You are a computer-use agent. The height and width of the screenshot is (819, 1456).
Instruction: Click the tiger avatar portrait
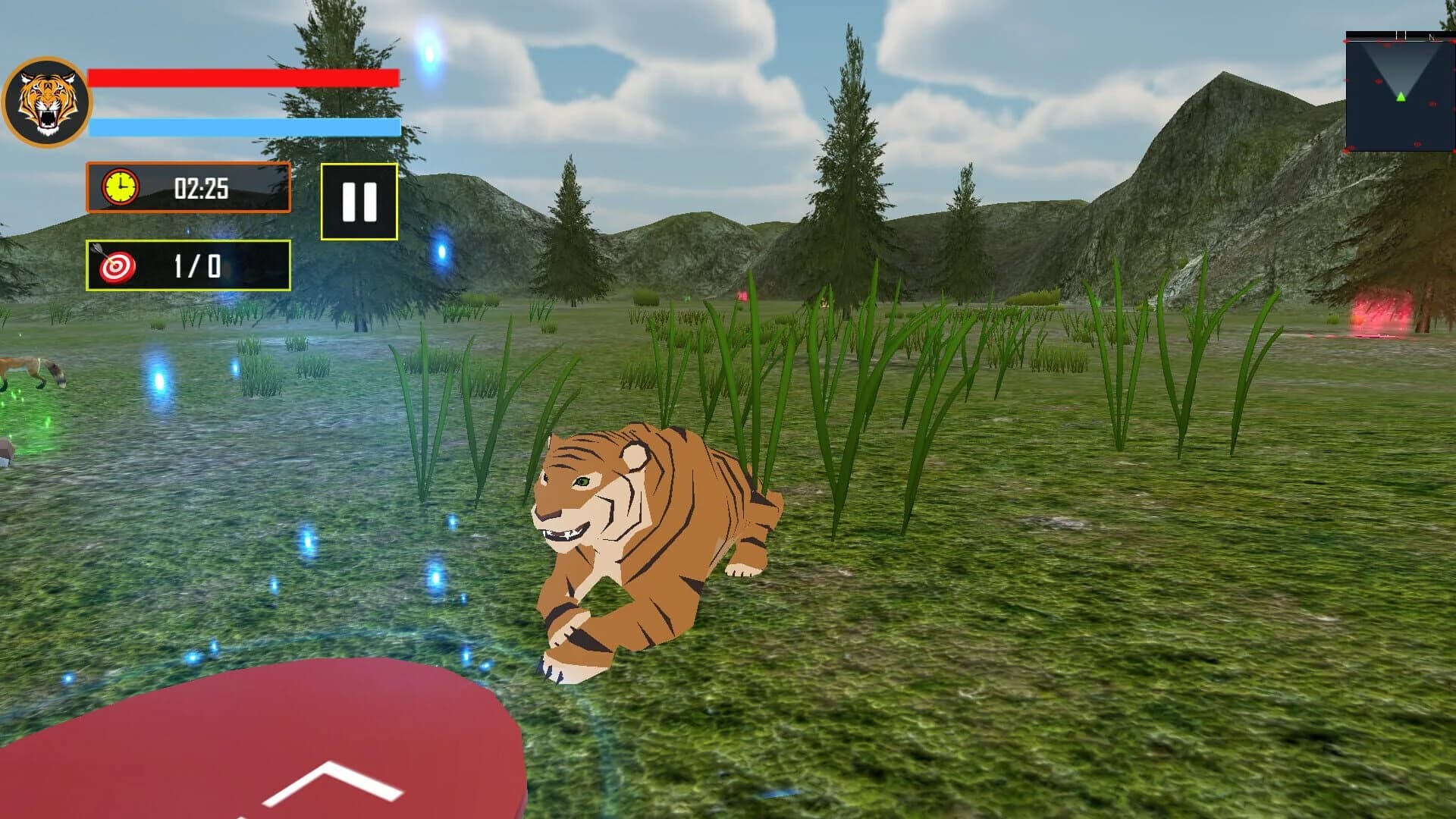(49, 99)
